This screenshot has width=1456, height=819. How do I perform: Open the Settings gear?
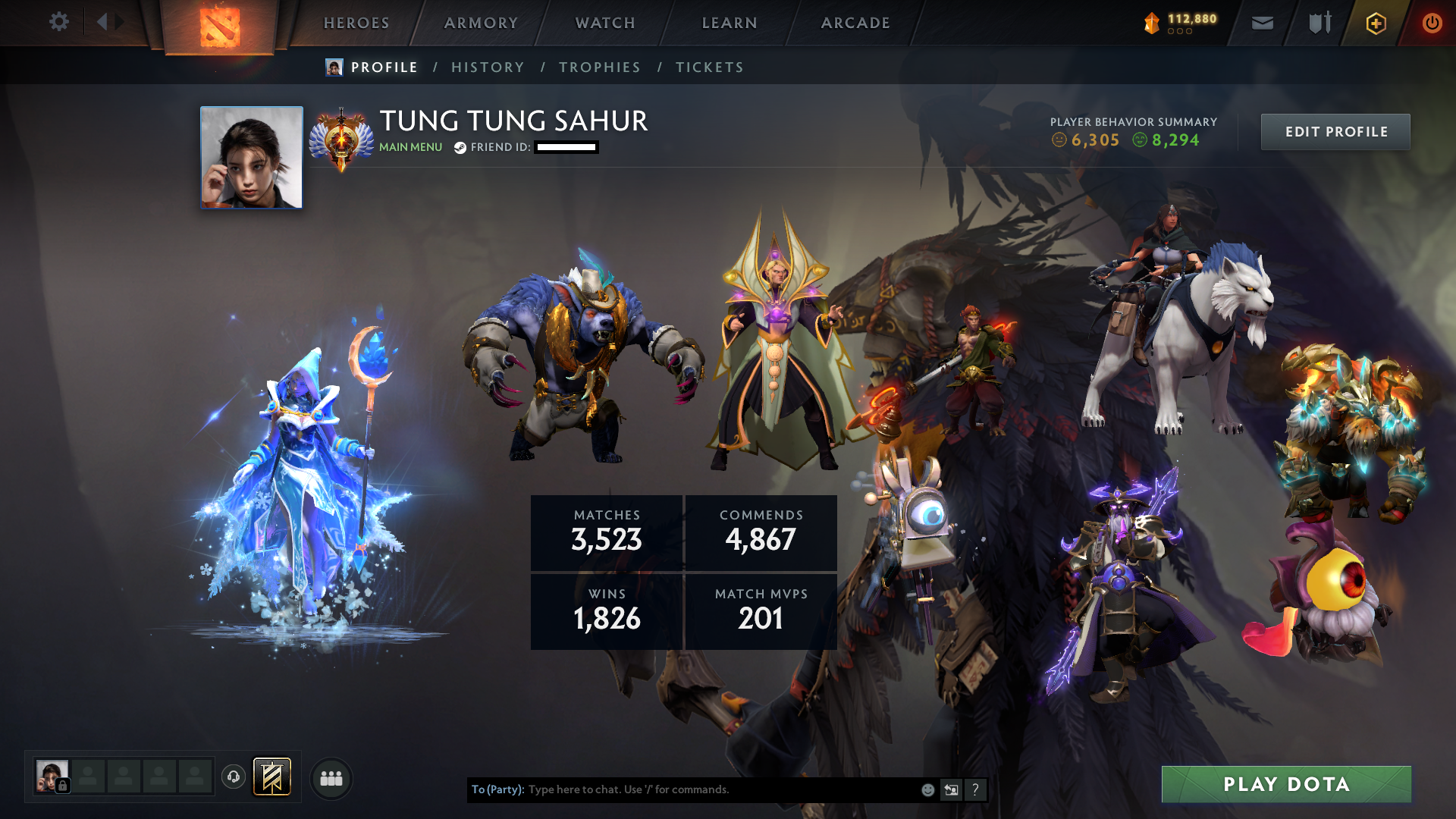pyautogui.click(x=59, y=23)
